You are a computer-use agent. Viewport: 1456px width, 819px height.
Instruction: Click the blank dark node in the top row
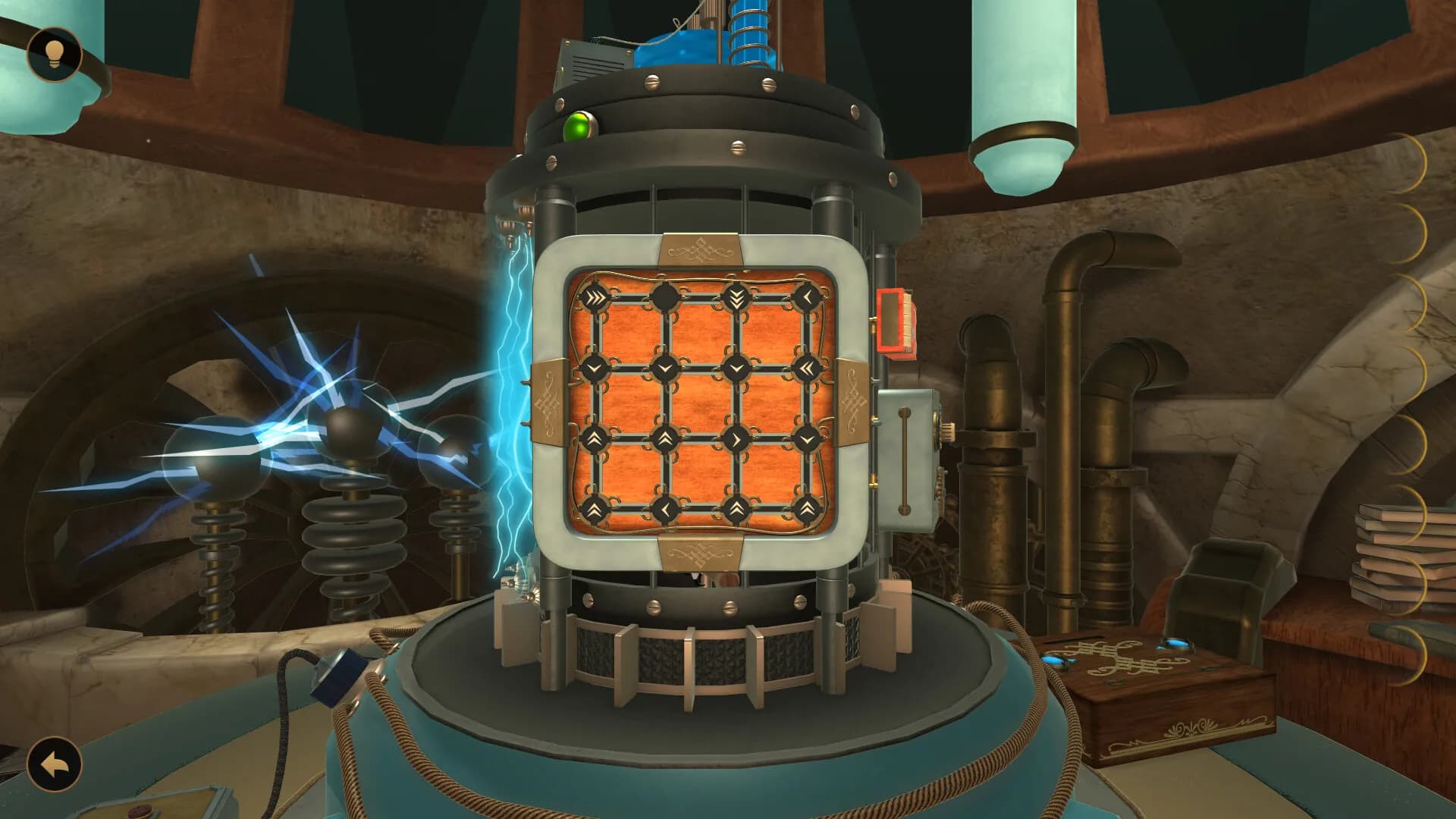pos(666,296)
